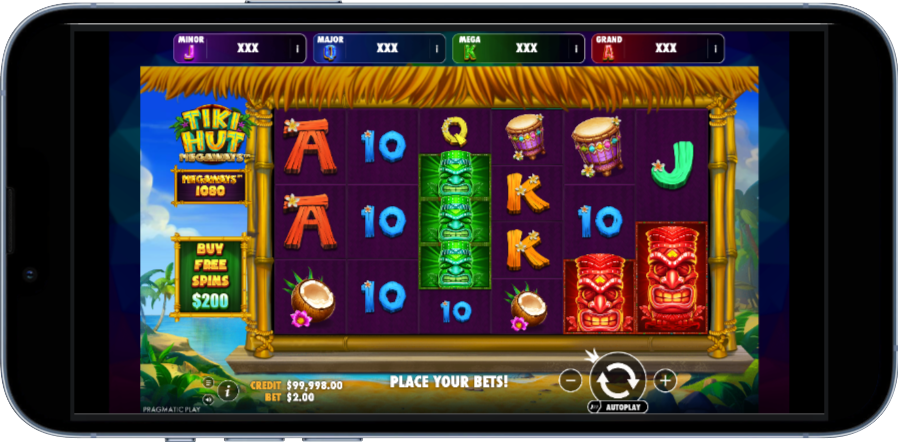Increase the bet with the plus button
Image resolution: width=898 pixels, height=442 pixels.
(x=665, y=380)
